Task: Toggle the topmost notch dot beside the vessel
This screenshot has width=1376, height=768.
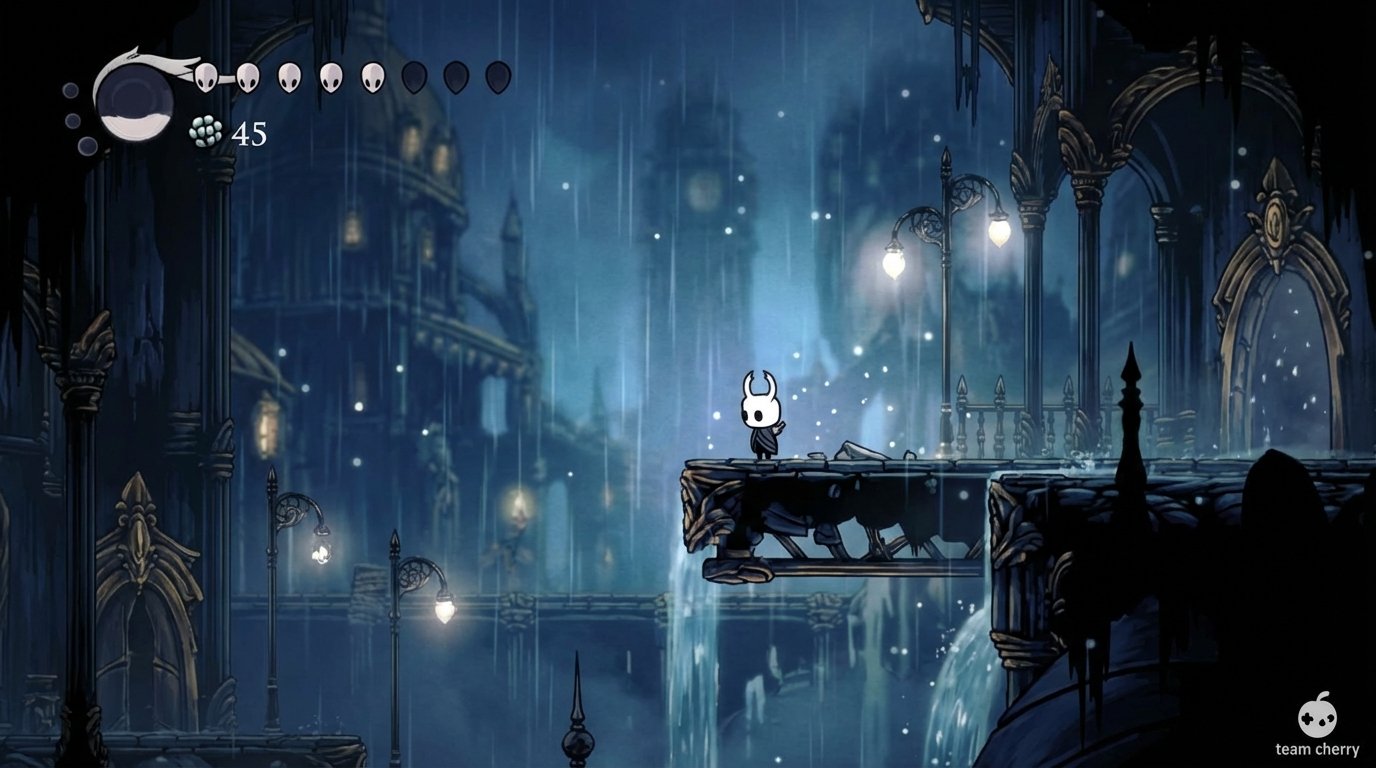Action: [71, 92]
